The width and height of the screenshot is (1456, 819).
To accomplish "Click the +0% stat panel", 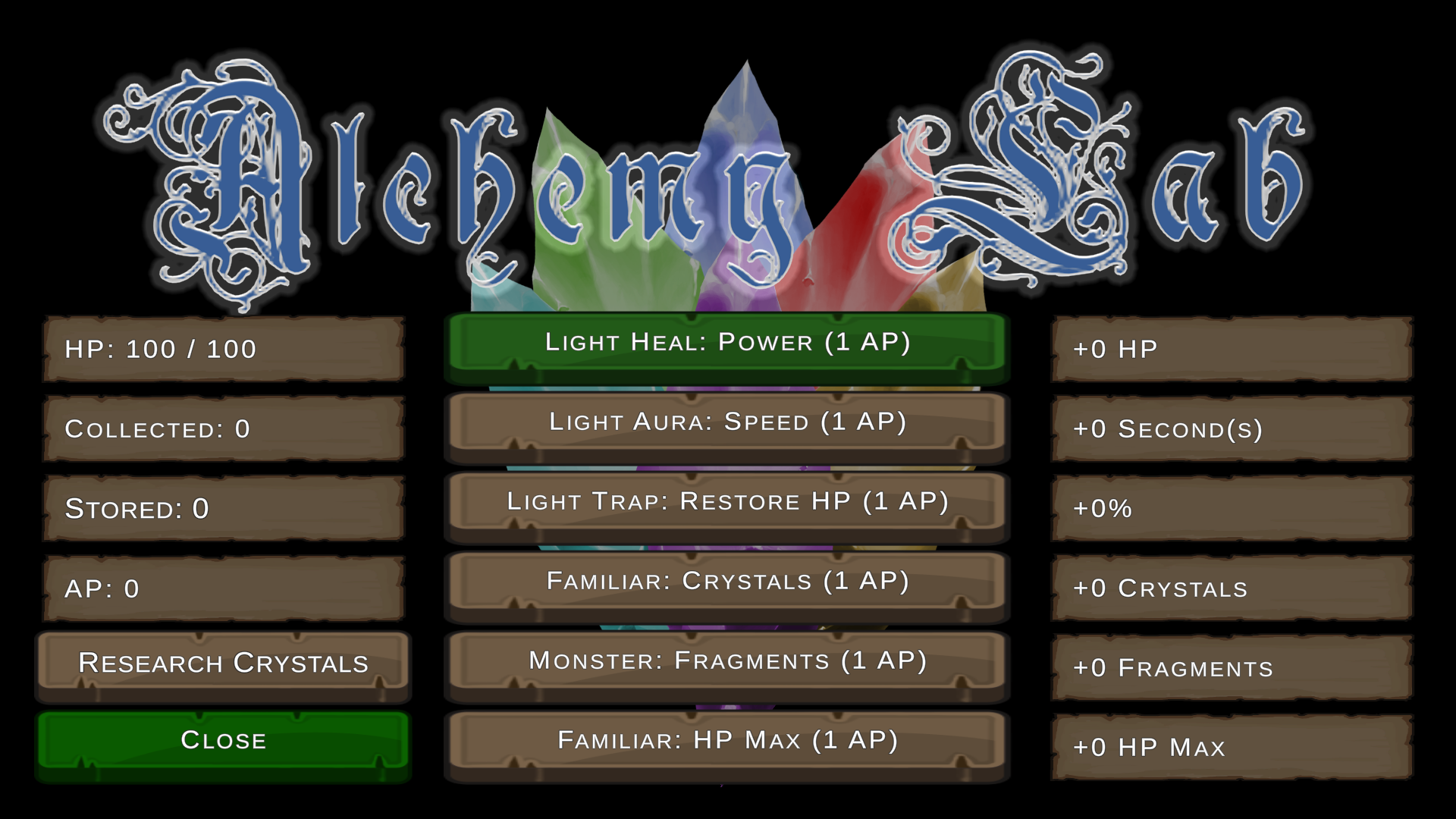I will [x=1230, y=509].
